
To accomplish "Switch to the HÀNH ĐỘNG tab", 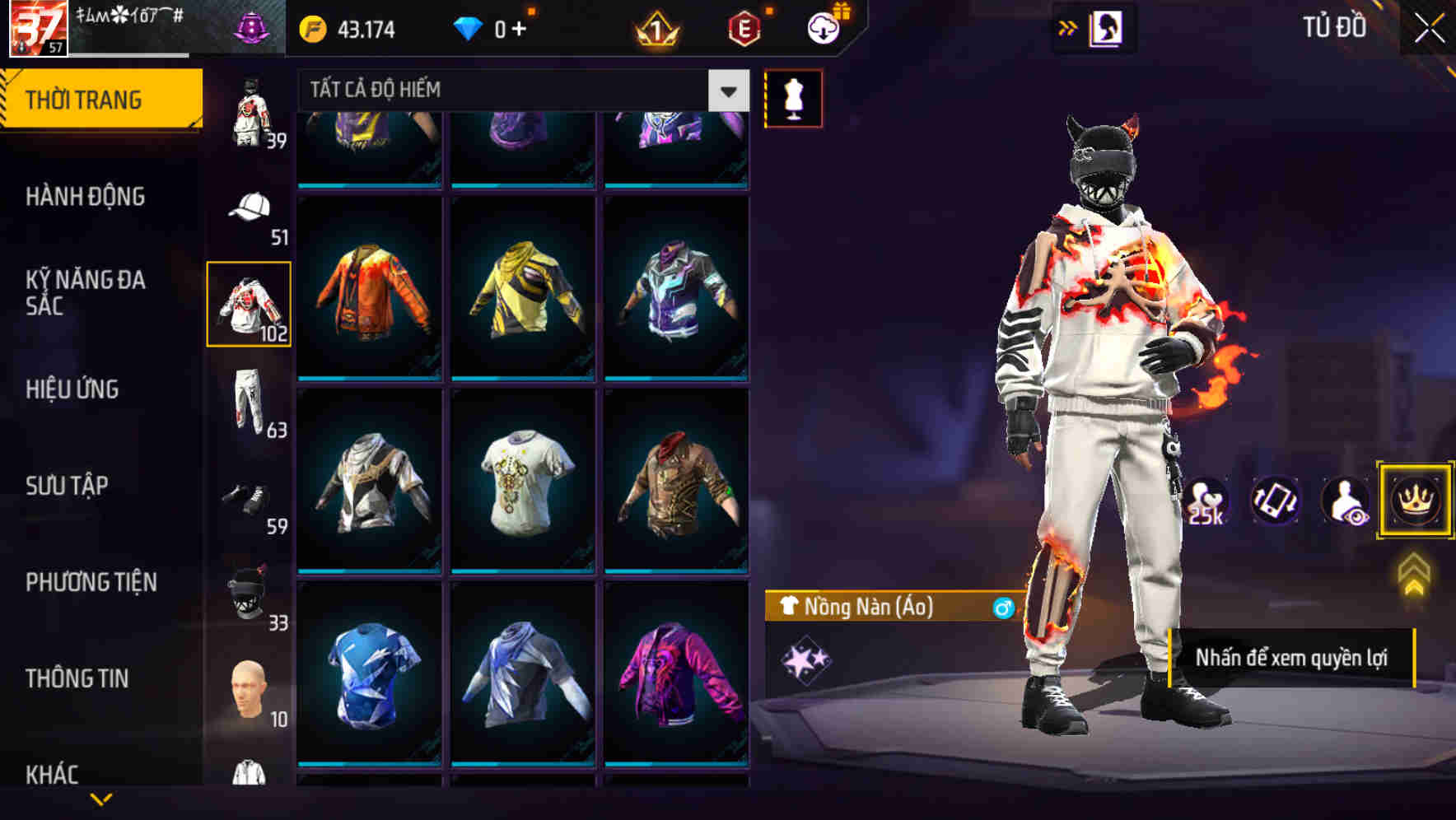I will (x=87, y=197).
